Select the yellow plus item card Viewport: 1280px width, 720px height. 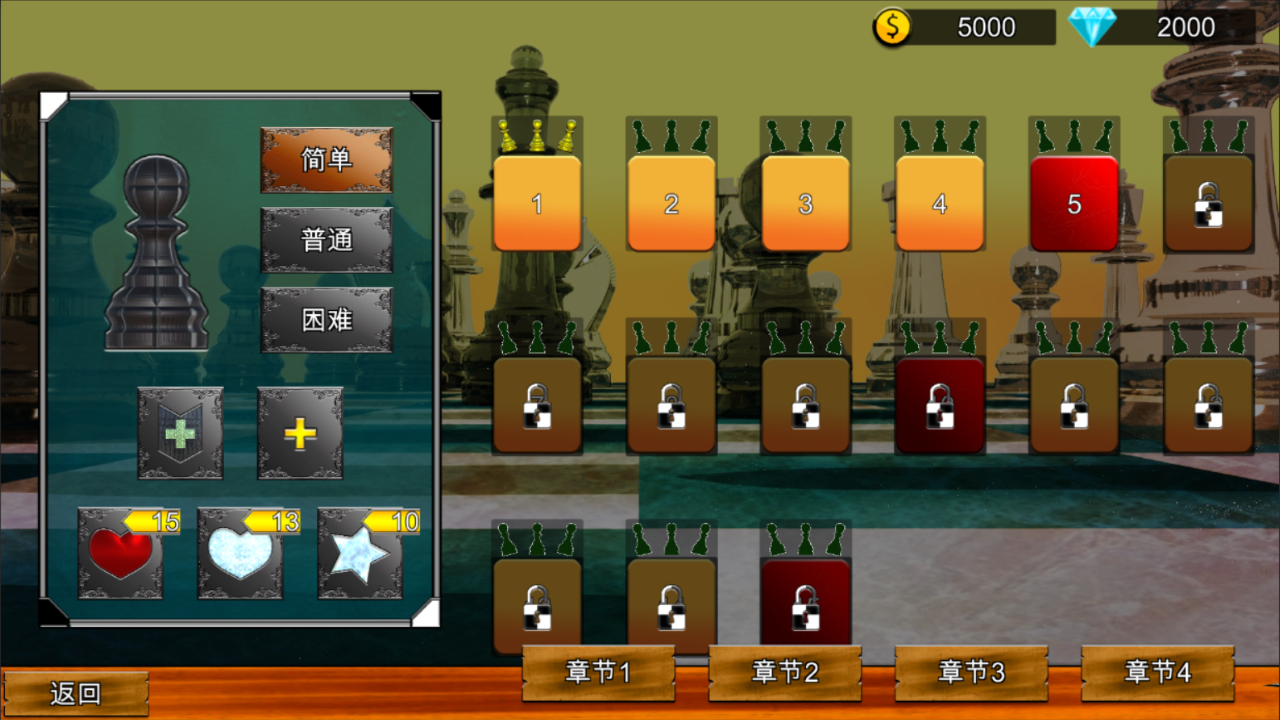(x=299, y=432)
